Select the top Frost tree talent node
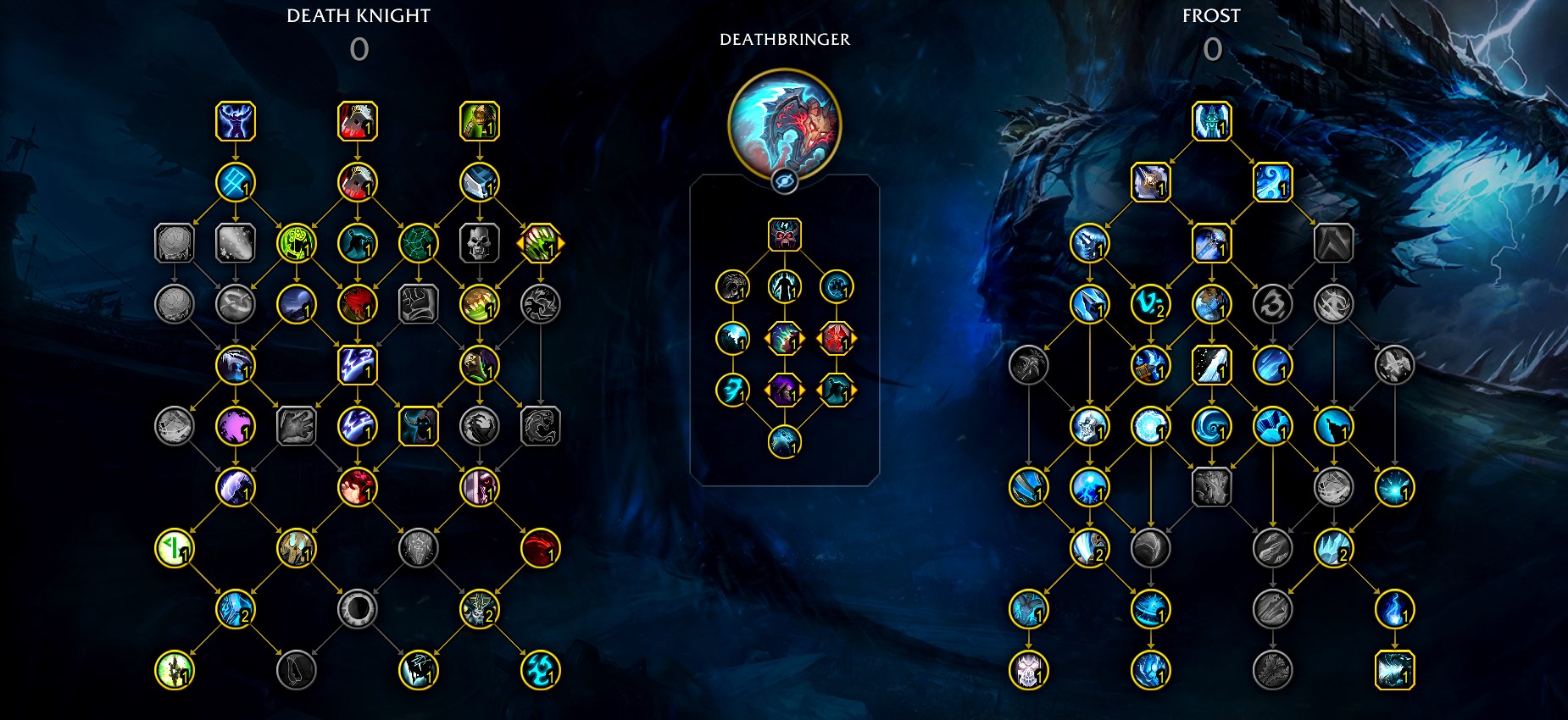Image resolution: width=1568 pixels, height=720 pixels. (x=1211, y=121)
